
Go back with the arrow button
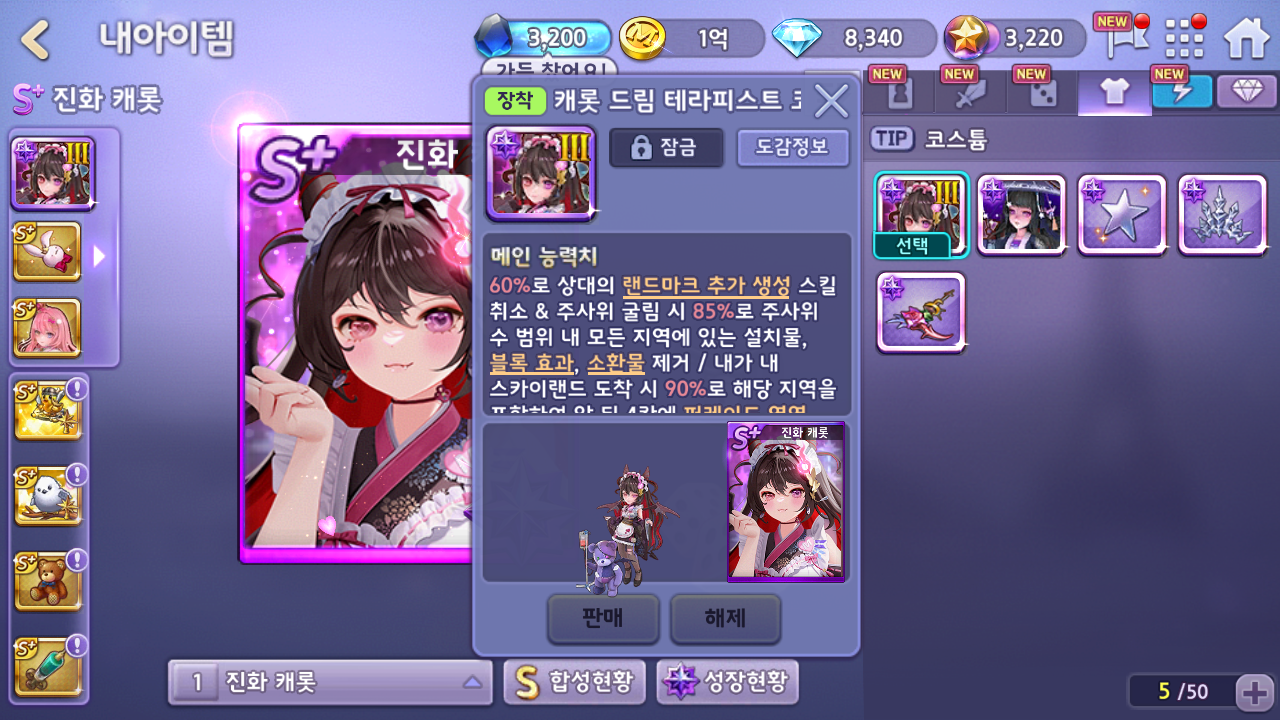tap(36, 40)
